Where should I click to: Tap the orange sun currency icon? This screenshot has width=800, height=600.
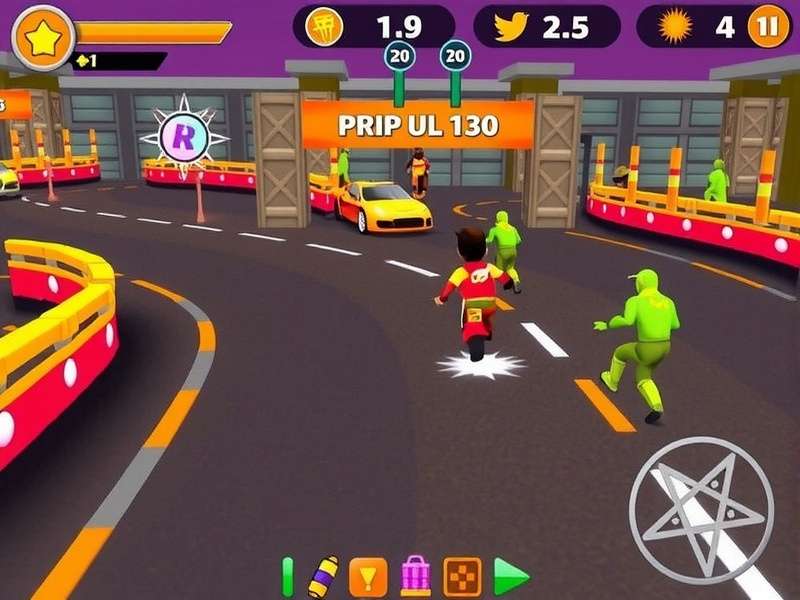point(675,27)
